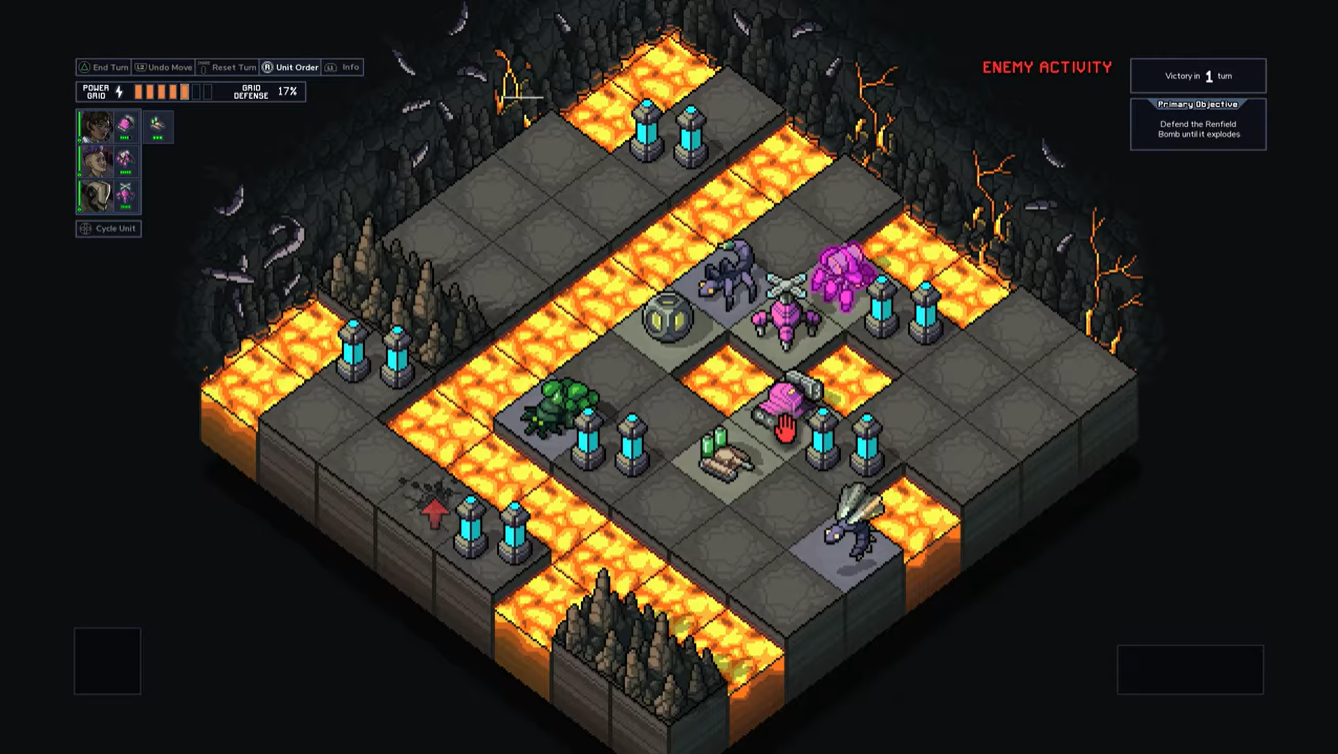
Task: Click the Cycle Unit button
Action: point(108,228)
